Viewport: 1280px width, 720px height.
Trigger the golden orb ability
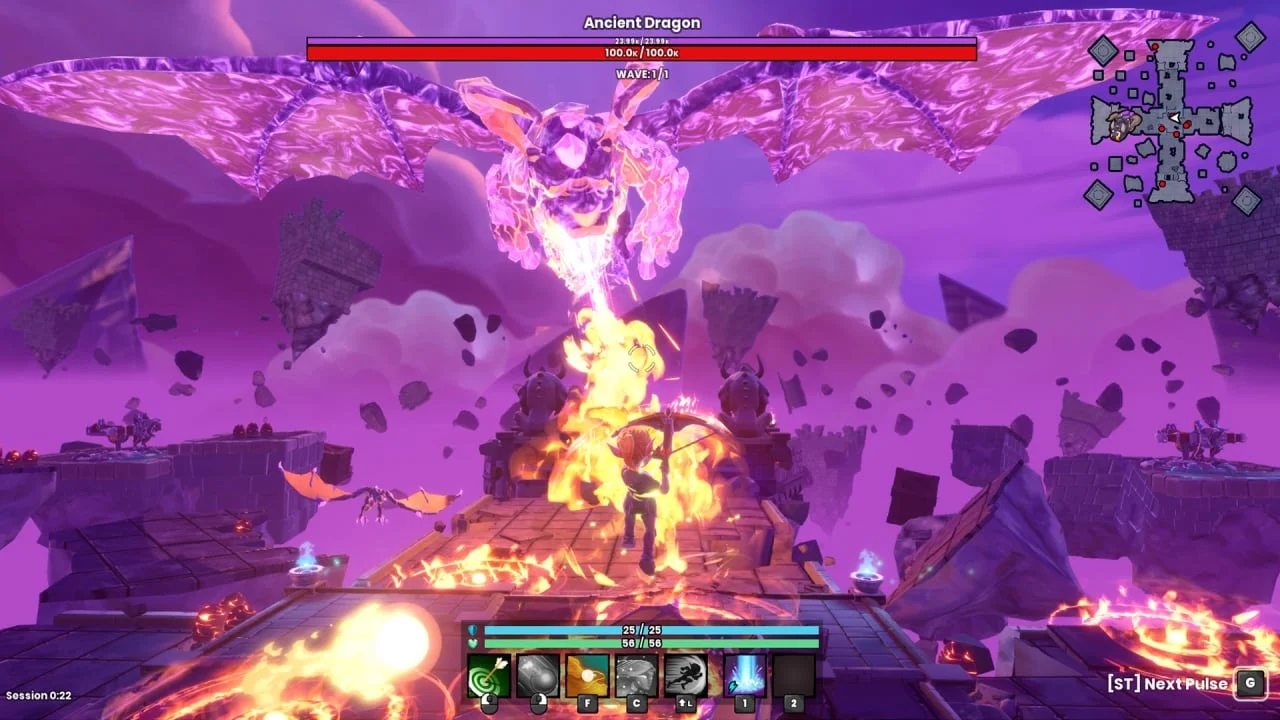coord(587,676)
